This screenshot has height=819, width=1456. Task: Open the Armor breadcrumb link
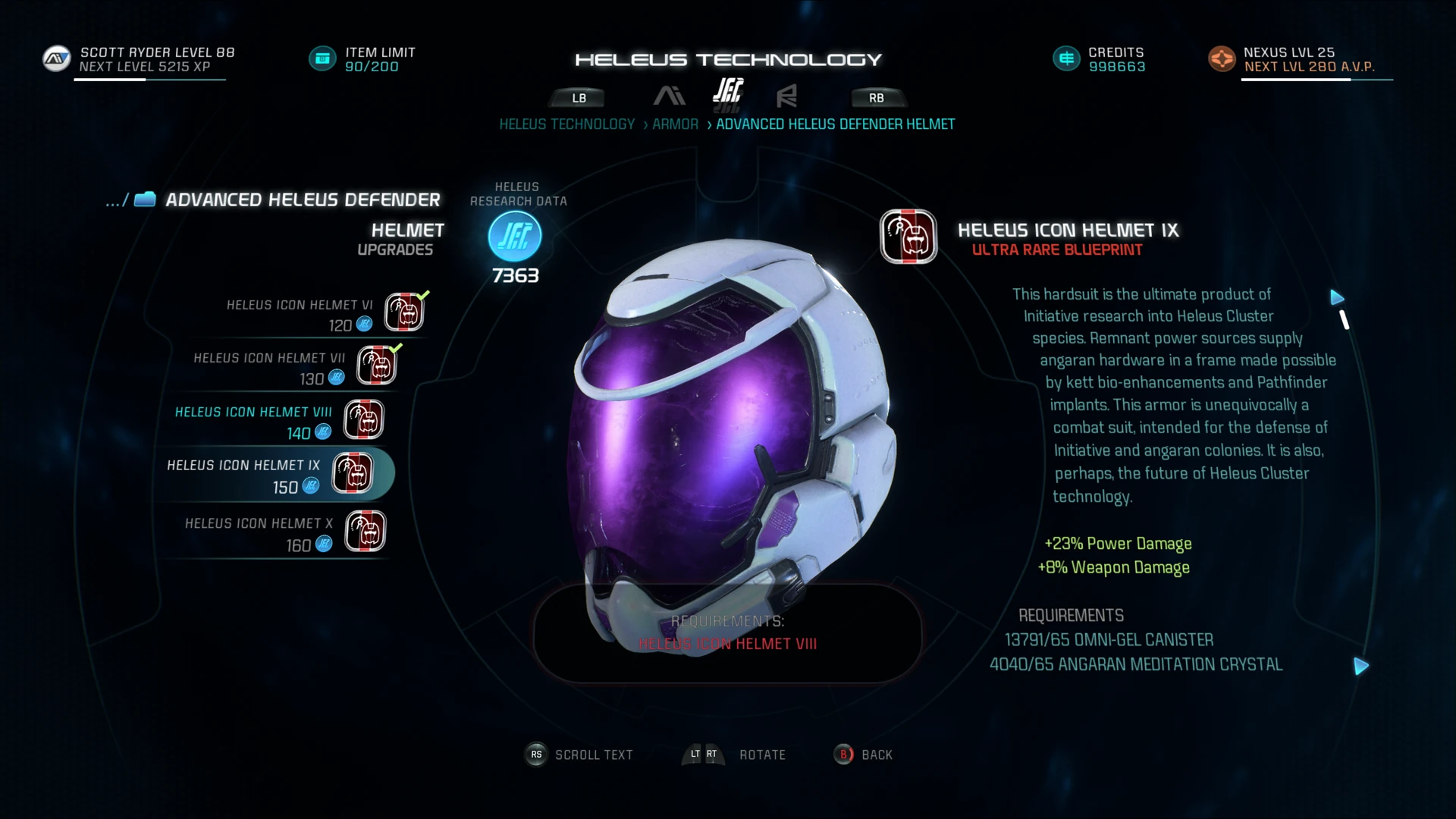point(675,124)
